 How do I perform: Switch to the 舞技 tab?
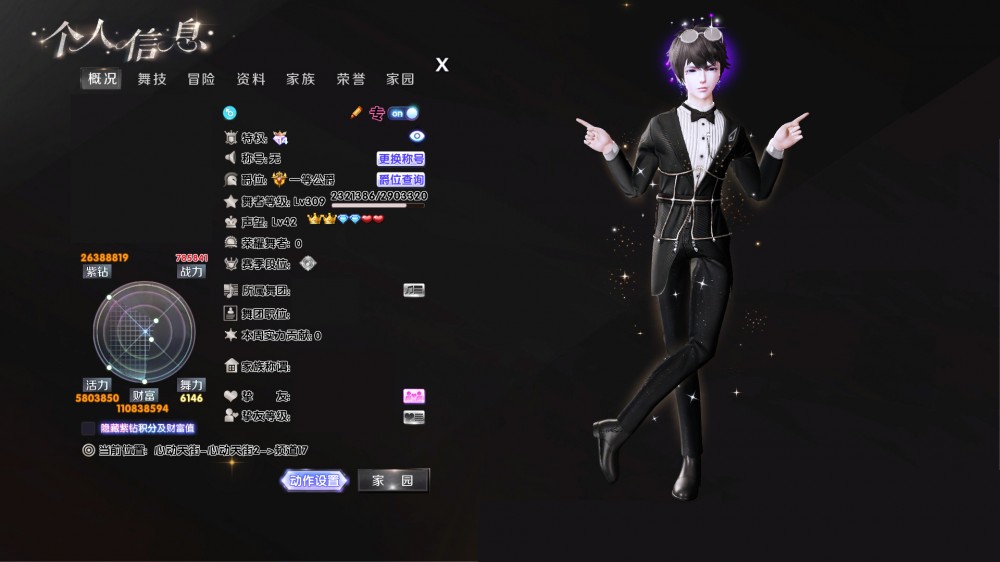153,79
